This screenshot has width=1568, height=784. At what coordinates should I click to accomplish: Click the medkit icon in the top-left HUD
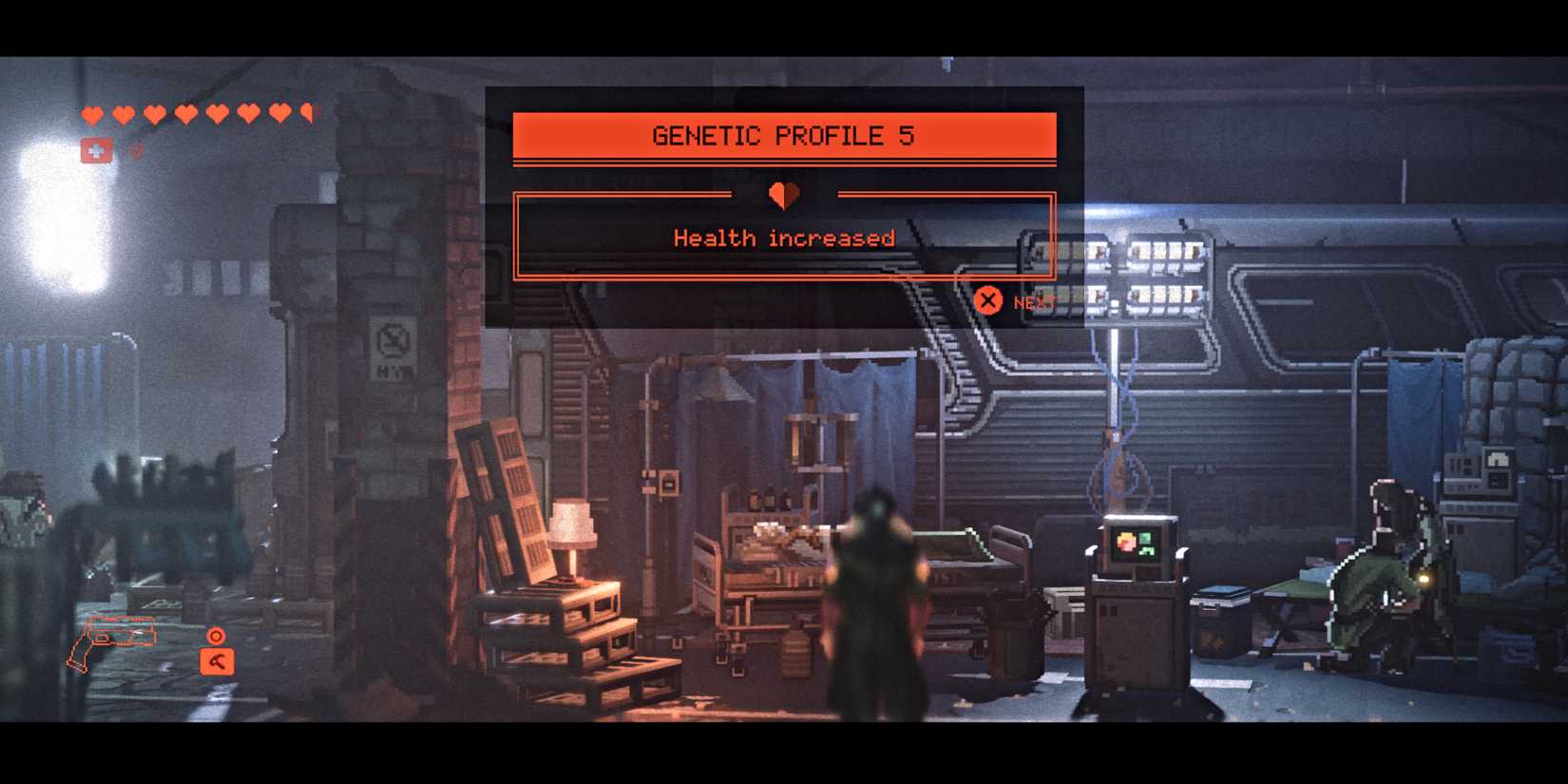point(94,149)
